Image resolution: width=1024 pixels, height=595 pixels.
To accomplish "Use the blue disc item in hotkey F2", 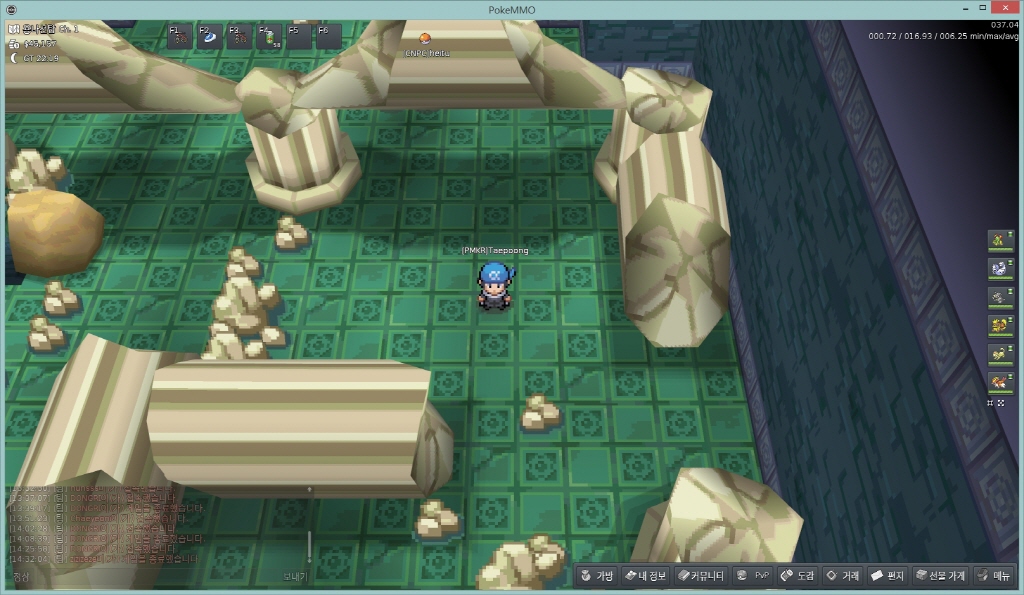I will click(210, 37).
